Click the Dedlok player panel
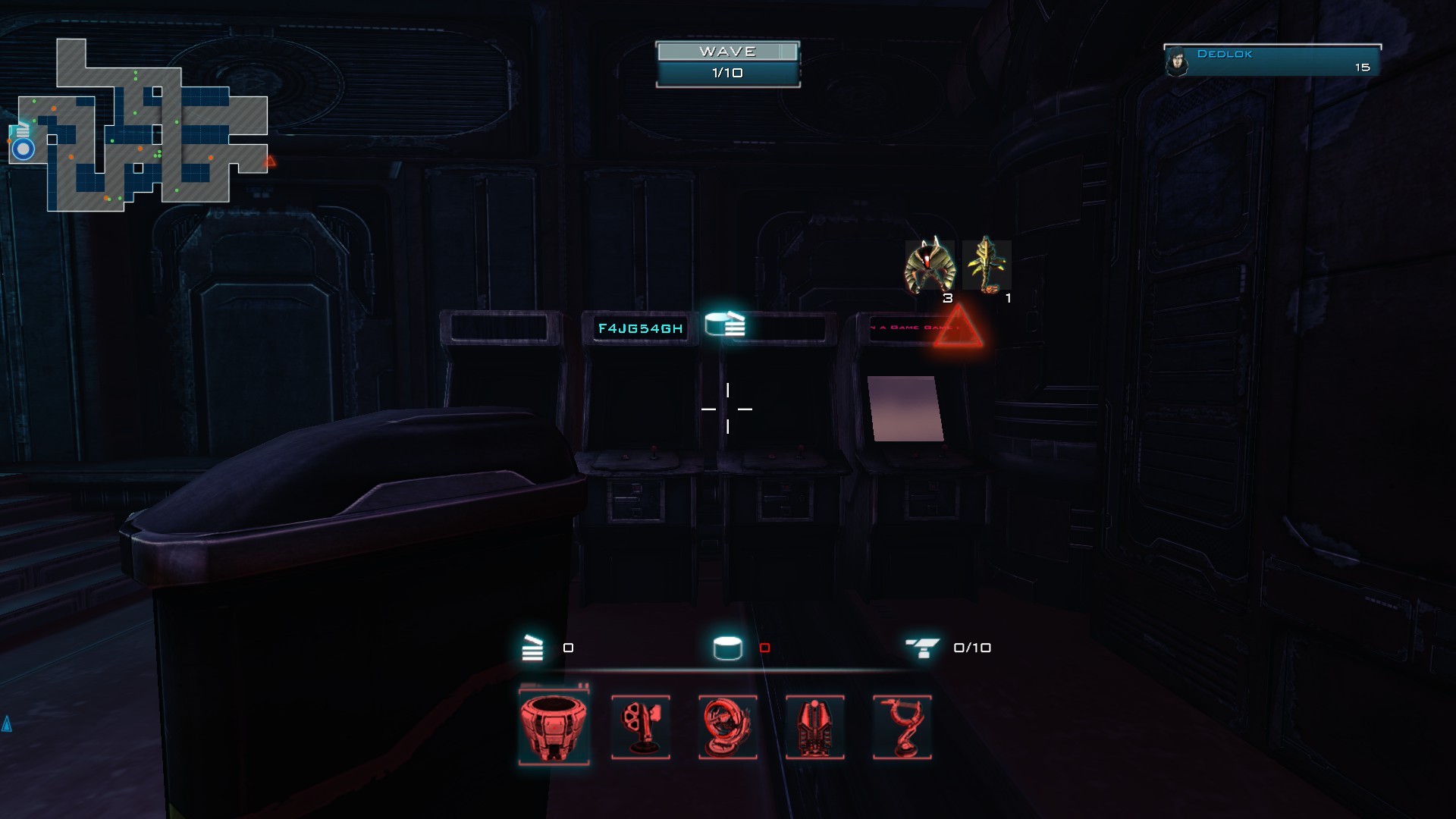Screen dimensions: 1456x819 pos(1272,61)
